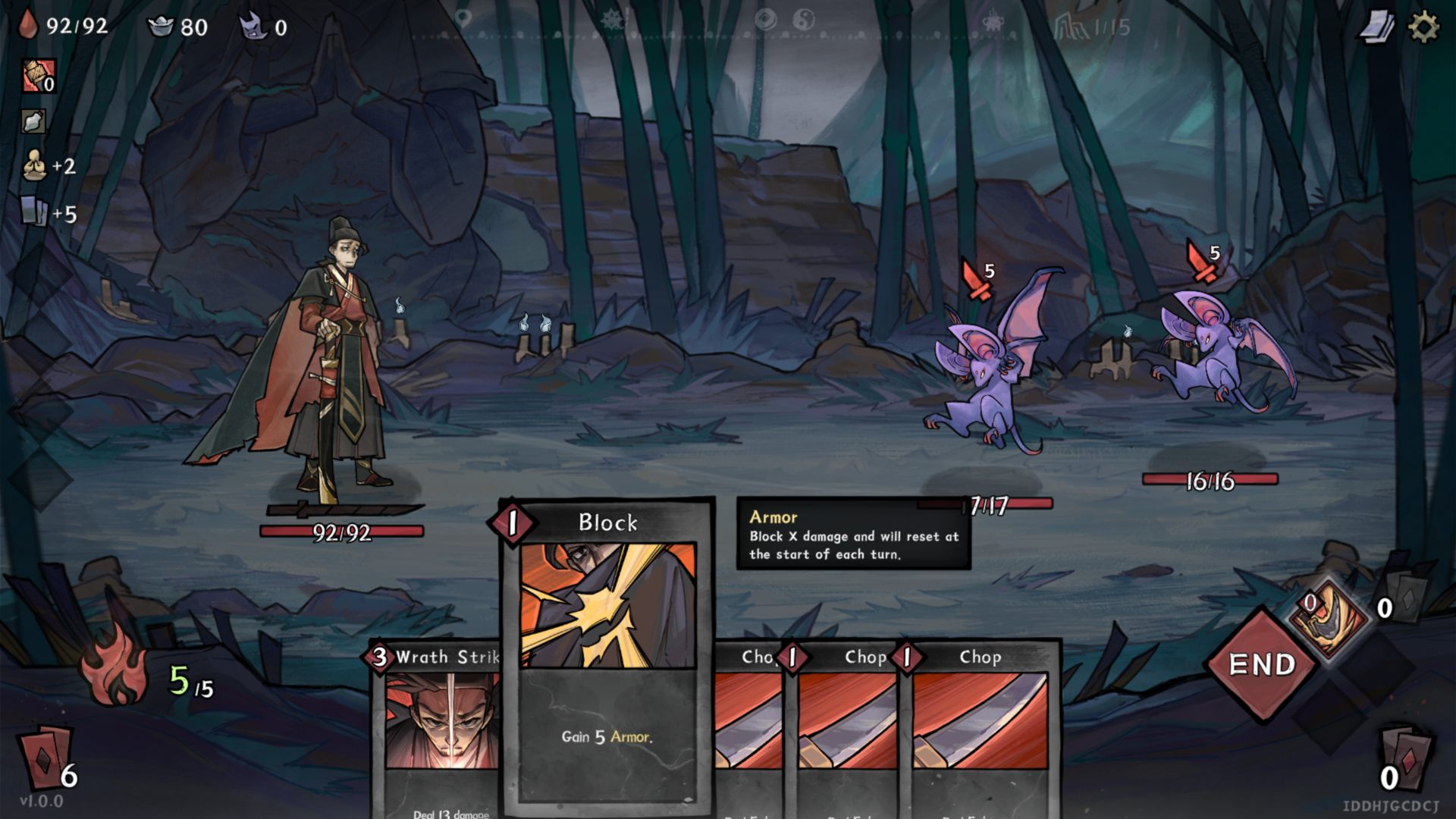The height and width of the screenshot is (819, 1456).
Task: Inspect the meditating figure +2 buff
Action: click(x=34, y=165)
